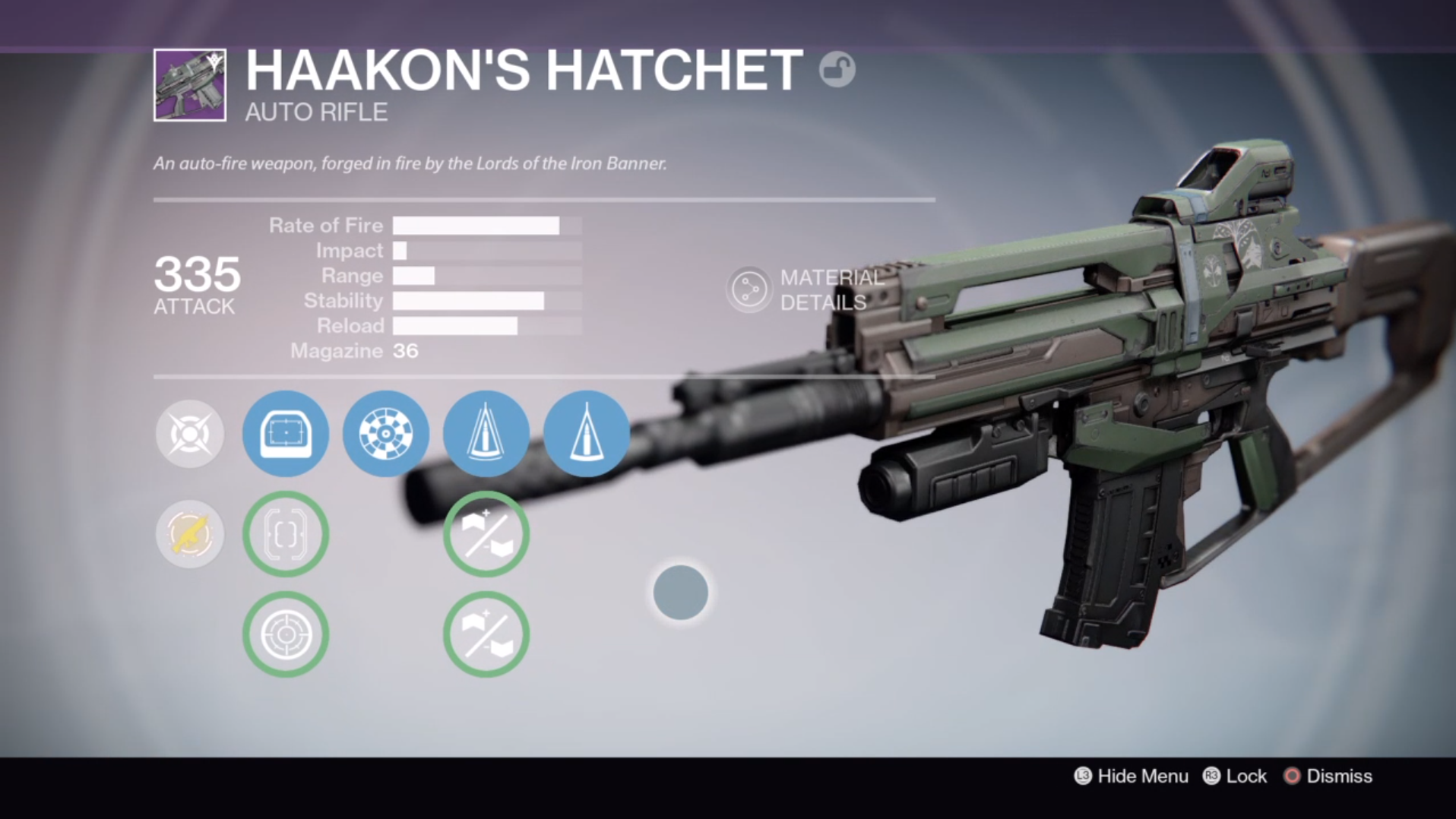Select the white starburst damage node
The width and height of the screenshot is (1456, 819).
[190, 434]
